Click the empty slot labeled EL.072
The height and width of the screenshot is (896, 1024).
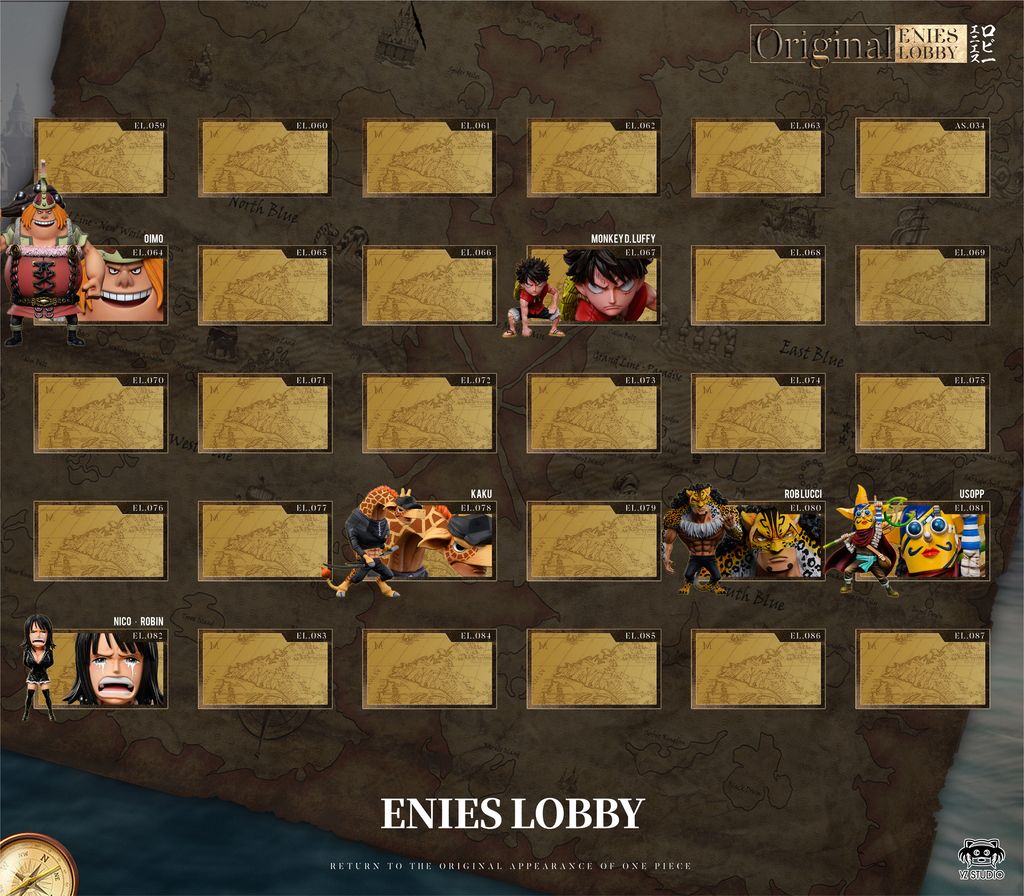click(428, 413)
